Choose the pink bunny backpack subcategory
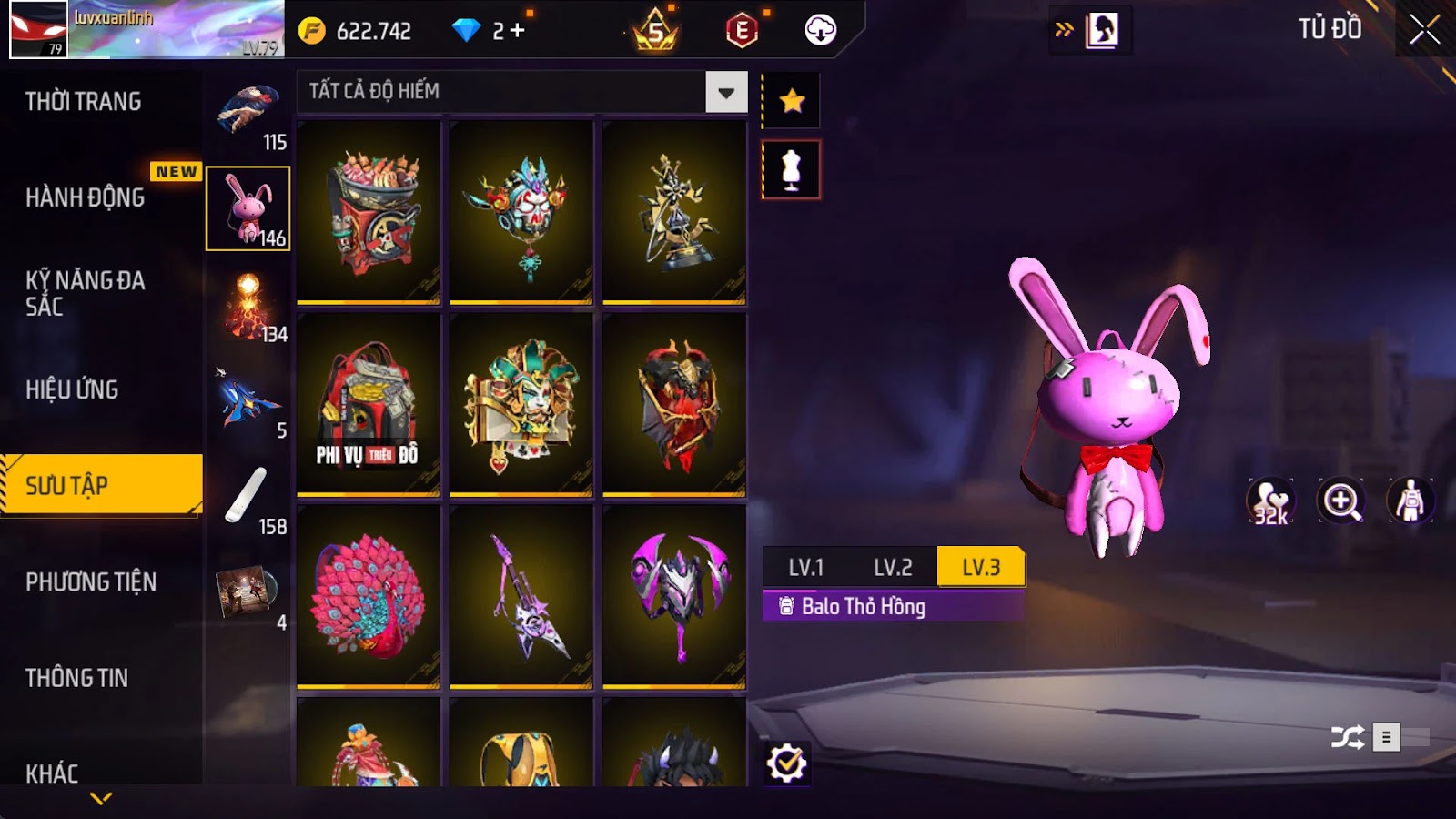Image resolution: width=1456 pixels, height=819 pixels. (x=248, y=208)
